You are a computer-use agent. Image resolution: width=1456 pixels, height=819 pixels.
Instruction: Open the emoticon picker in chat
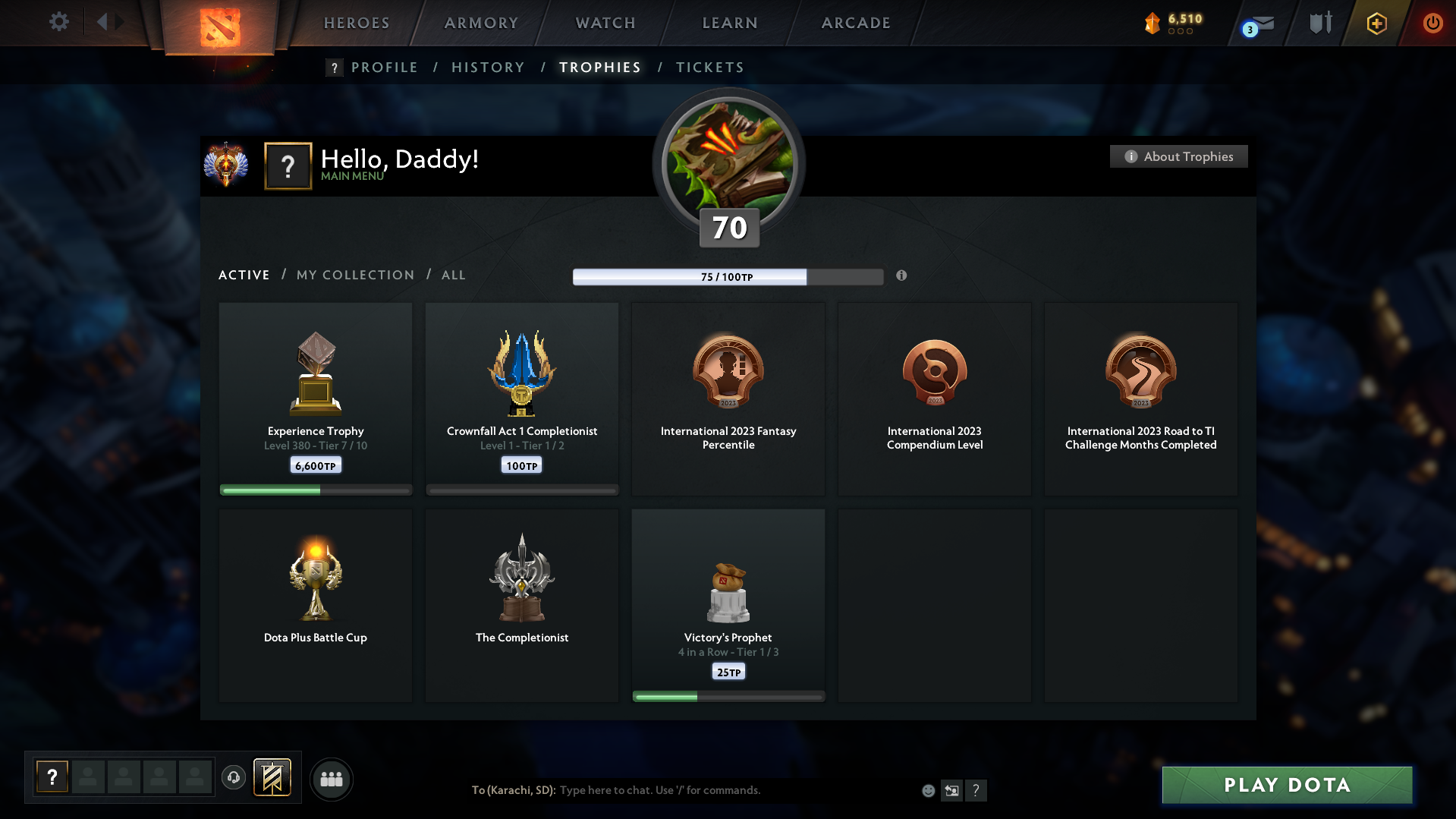[x=928, y=790]
